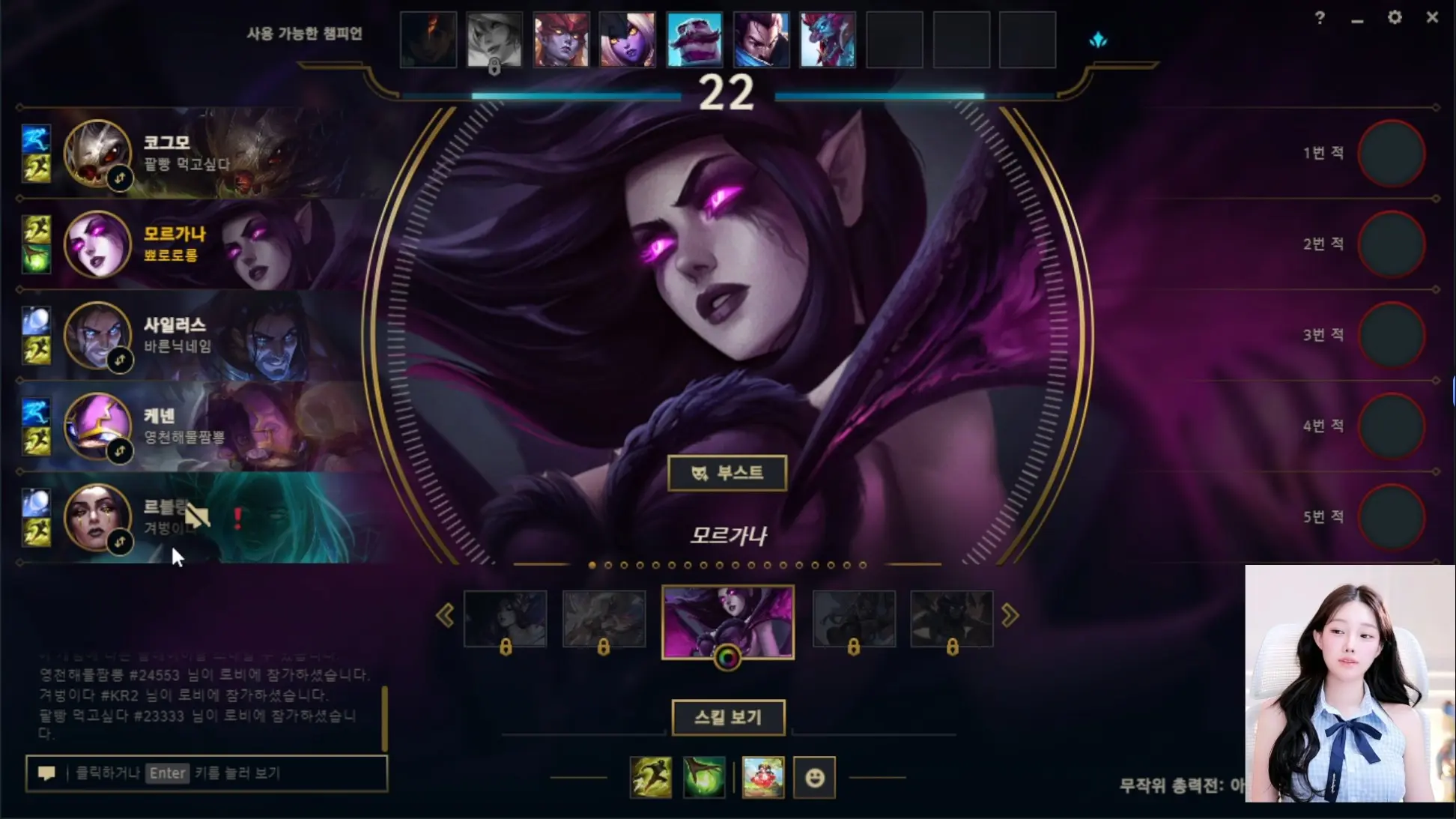Open the ward skin picker icon
The height and width of the screenshot is (819, 1456).
tap(762, 777)
